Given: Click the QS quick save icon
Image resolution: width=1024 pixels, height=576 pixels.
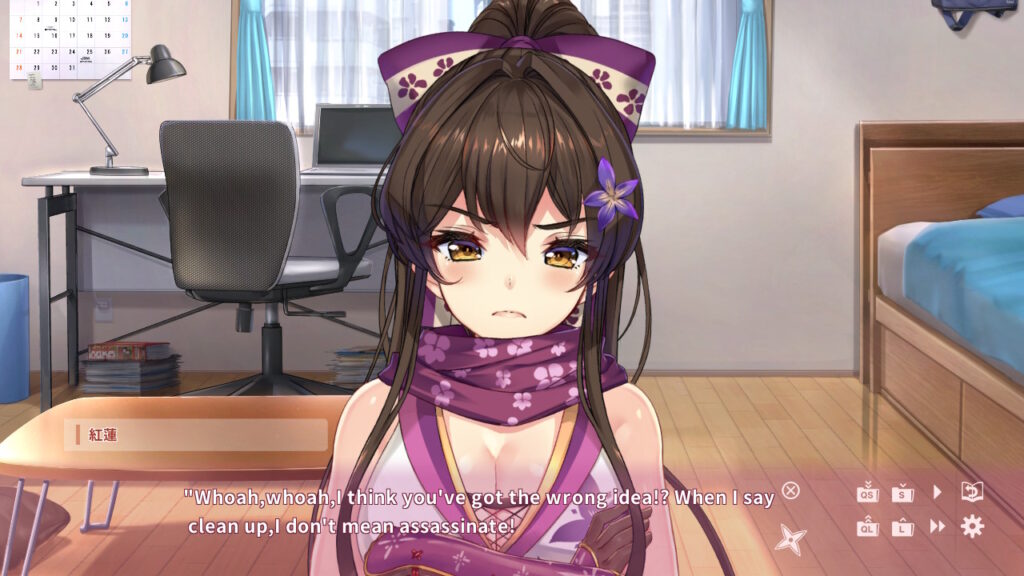Looking at the screenshot, I should [867, 492].
